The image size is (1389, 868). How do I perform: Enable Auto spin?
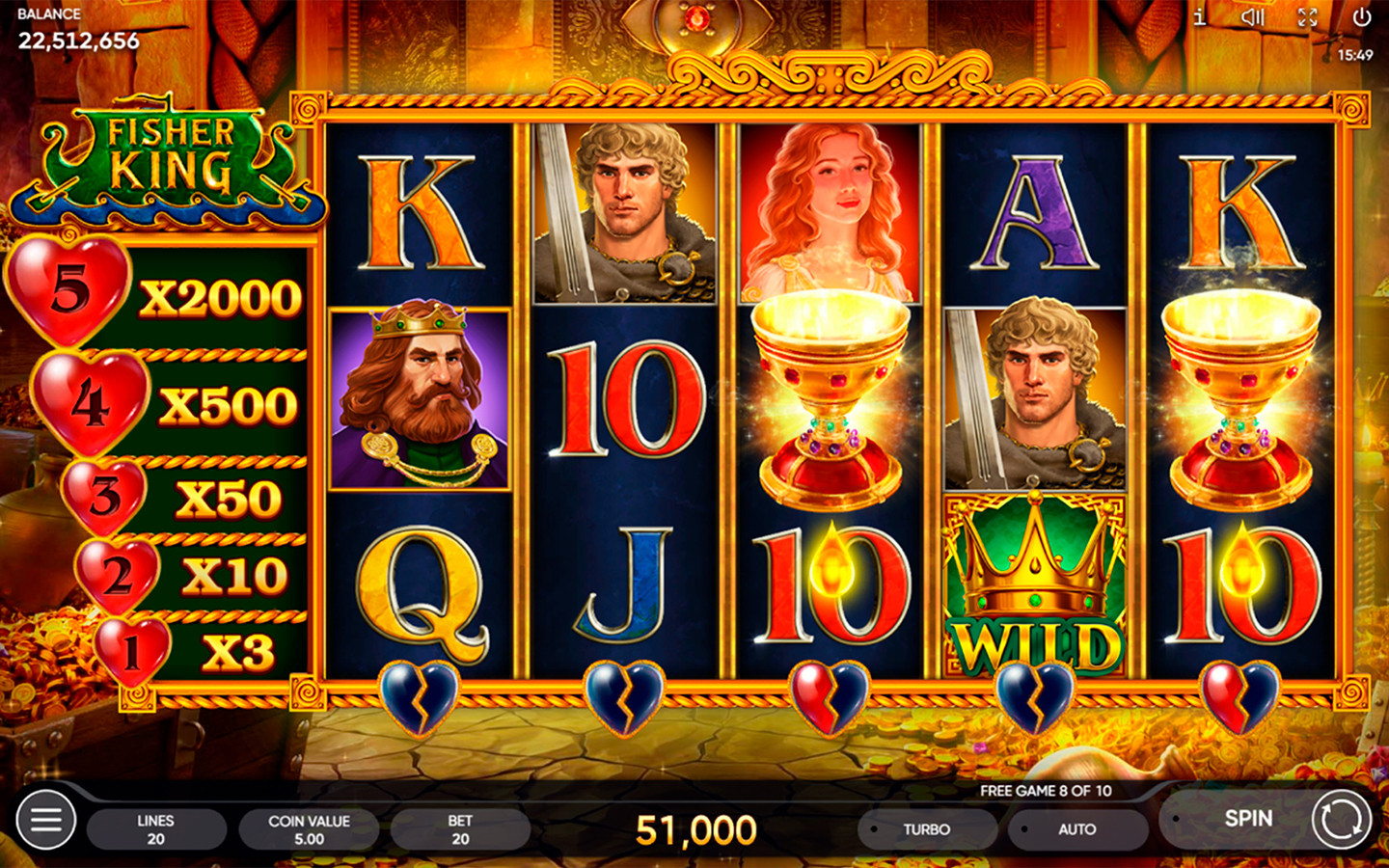click(x=1076, y=829)
